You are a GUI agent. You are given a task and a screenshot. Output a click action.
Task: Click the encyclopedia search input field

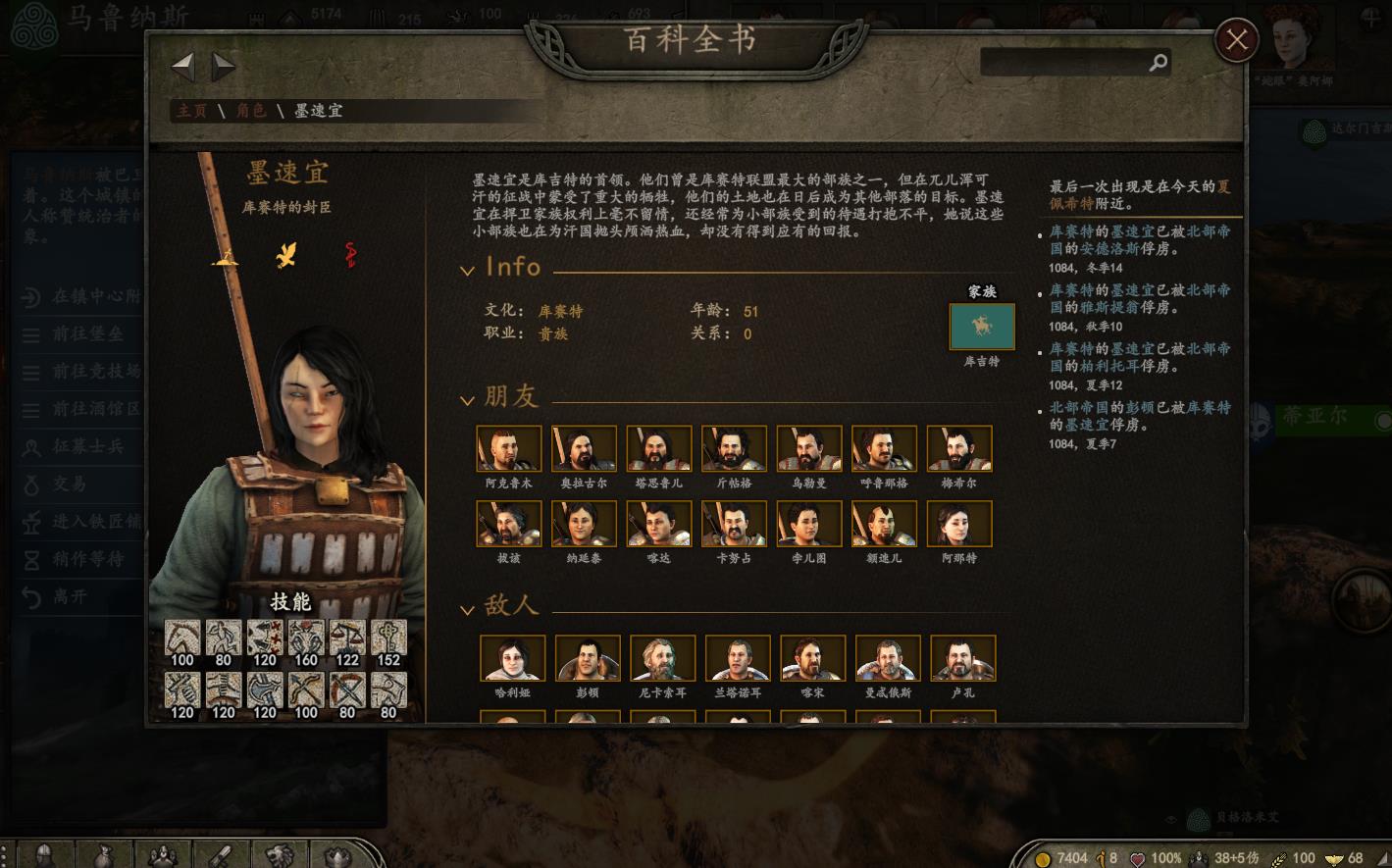[x=1069, y=61]
